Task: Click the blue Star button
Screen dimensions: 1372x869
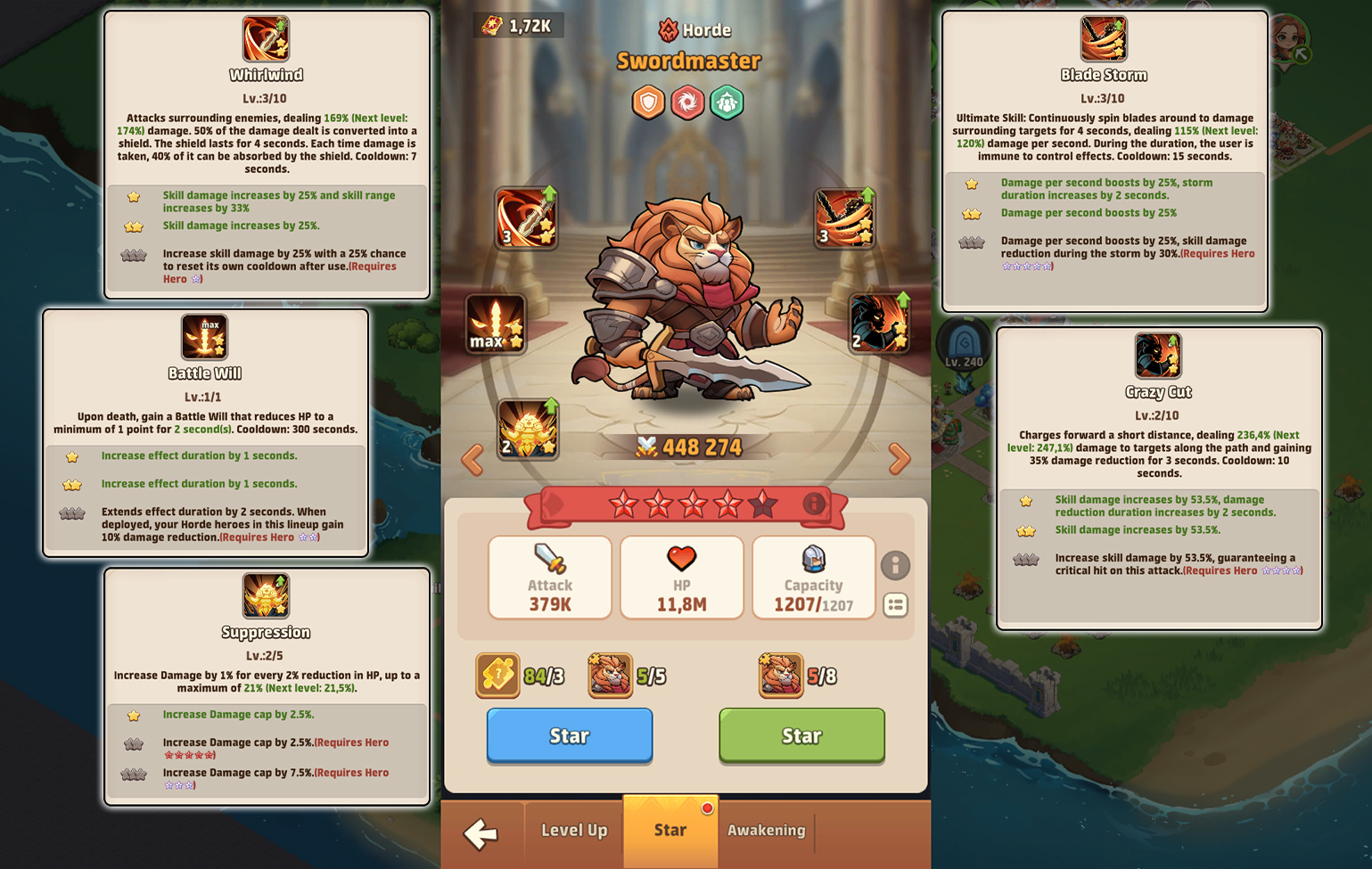Action: [569, 735]
